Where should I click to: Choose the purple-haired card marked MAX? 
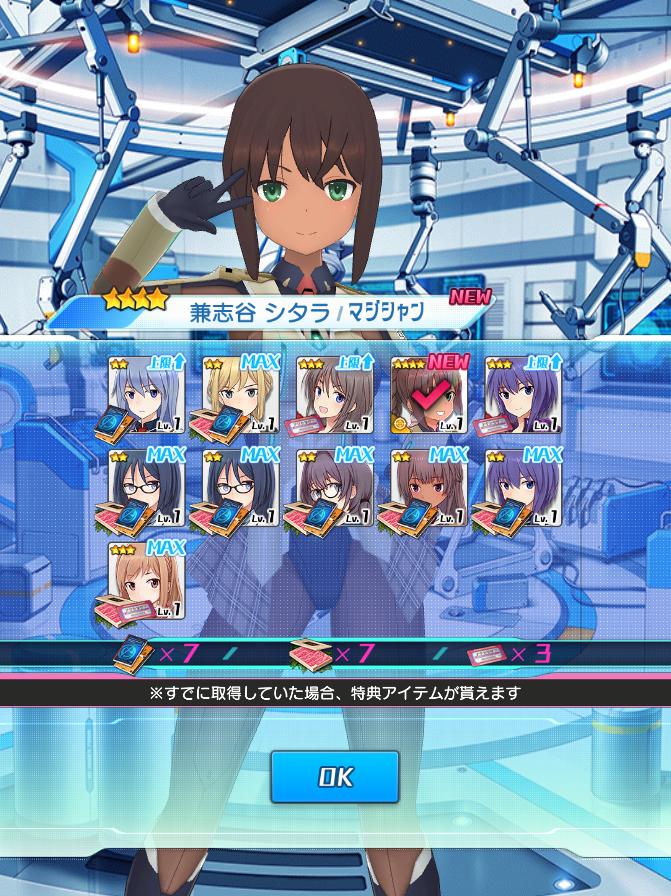click(x=522, y=488)
